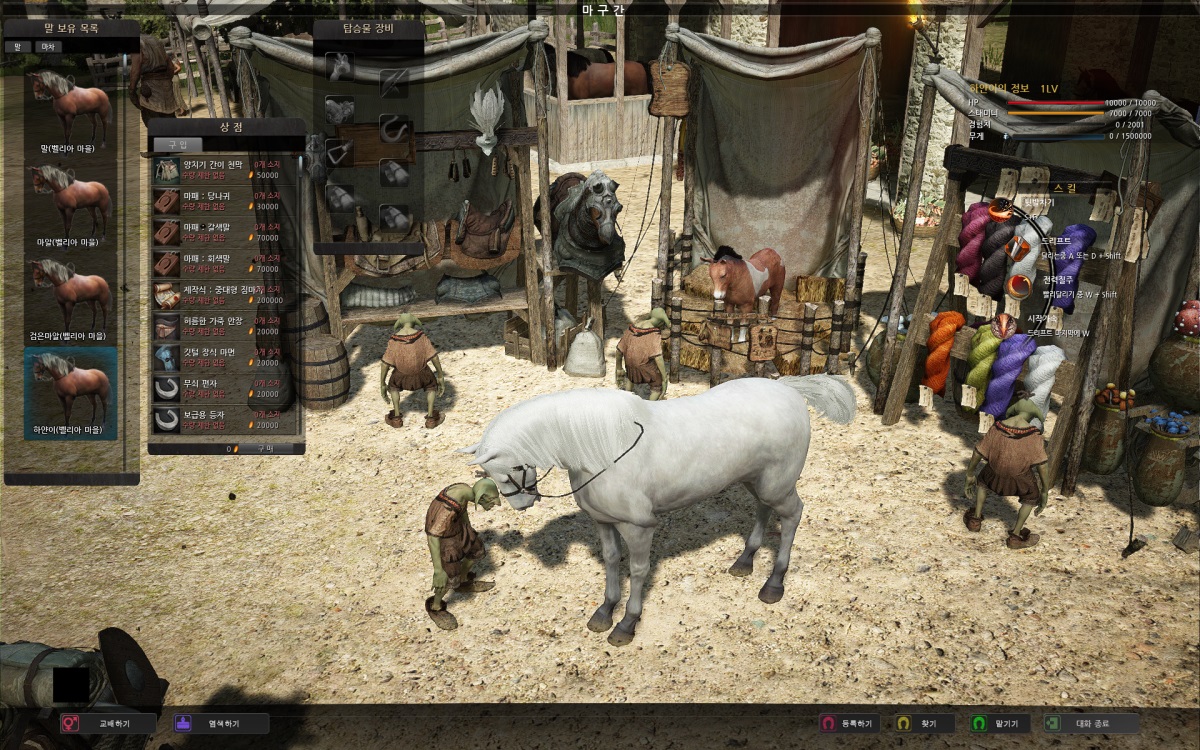
Task: Pick the 무쇠 편자 horseshoe item
Action: [224, 388]
